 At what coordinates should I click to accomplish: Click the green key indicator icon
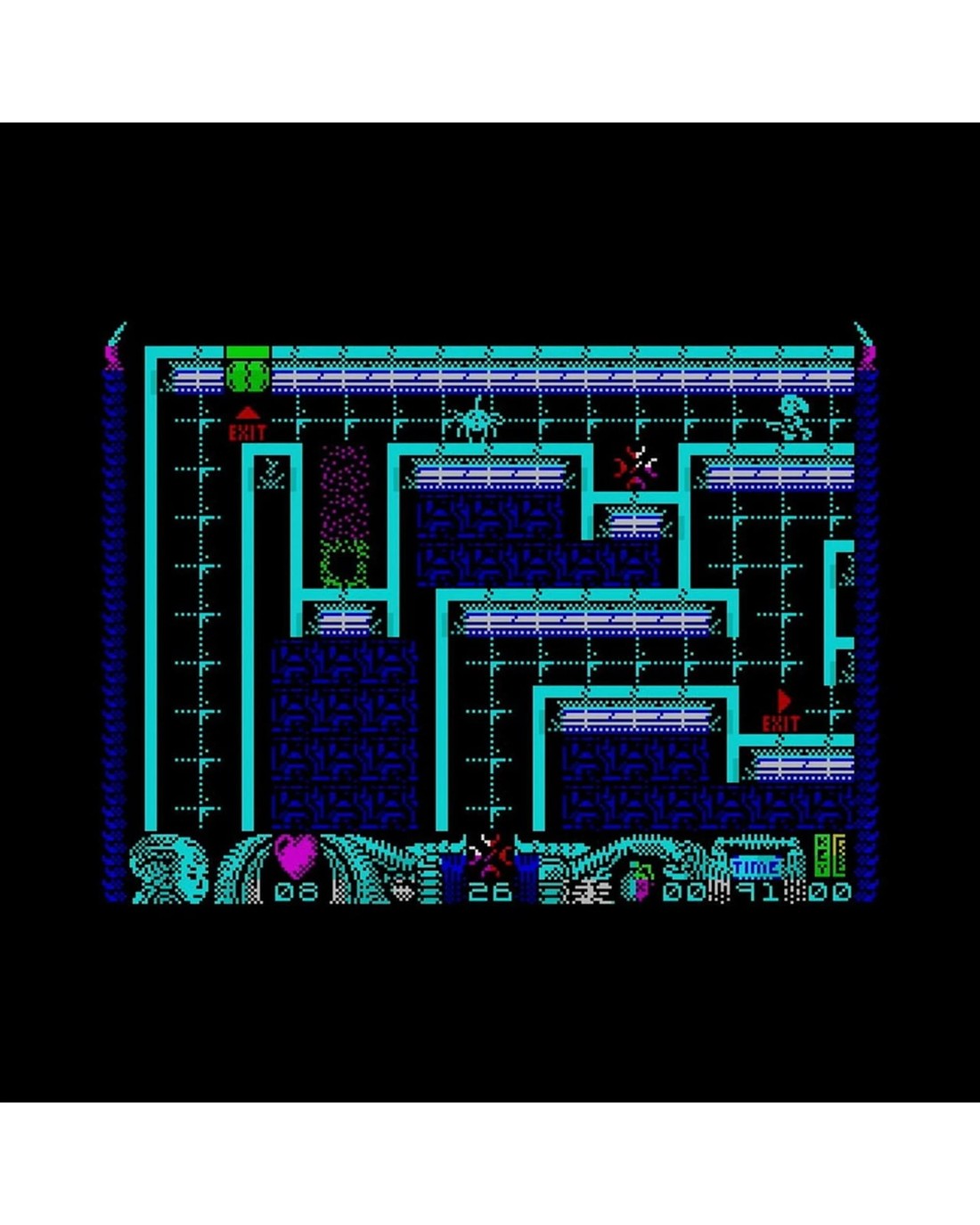pyautogui.click(x=829, y=854)
